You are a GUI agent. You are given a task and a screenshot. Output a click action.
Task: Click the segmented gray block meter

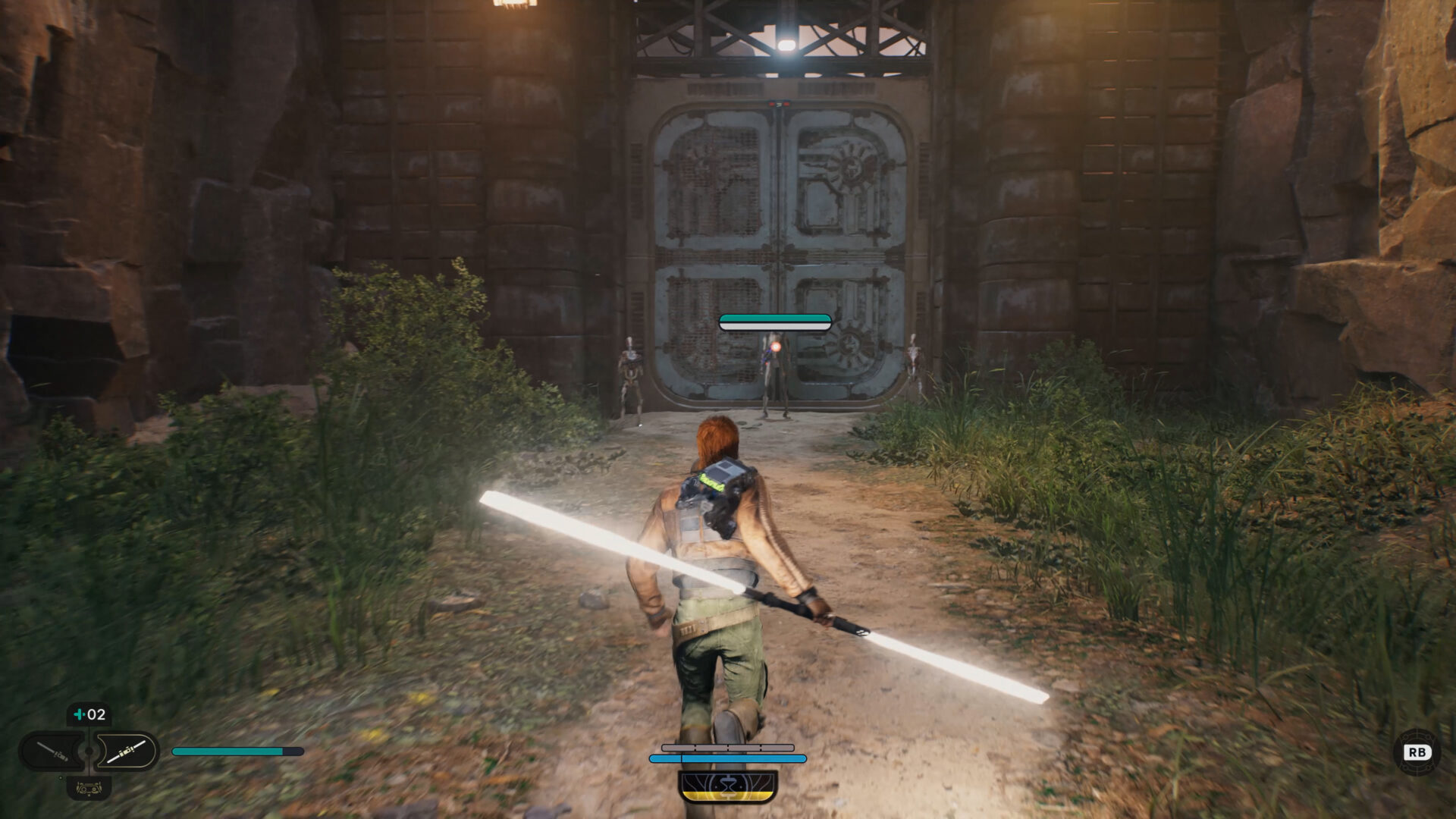tap(727, 748)
